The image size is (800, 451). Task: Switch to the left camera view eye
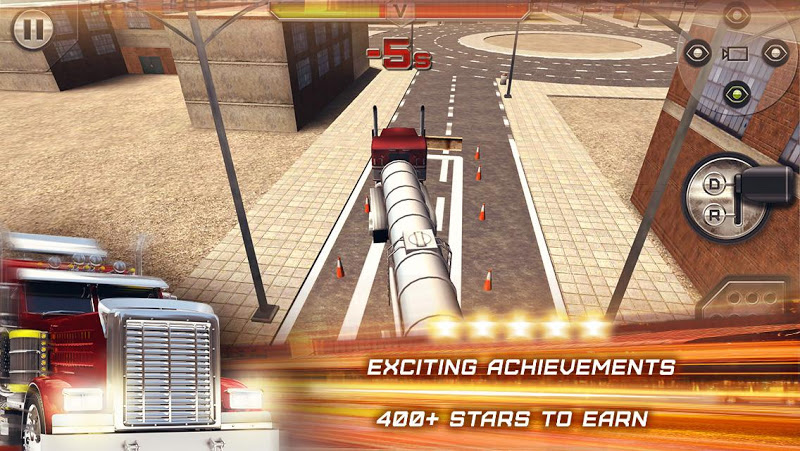tap(695, 53)
